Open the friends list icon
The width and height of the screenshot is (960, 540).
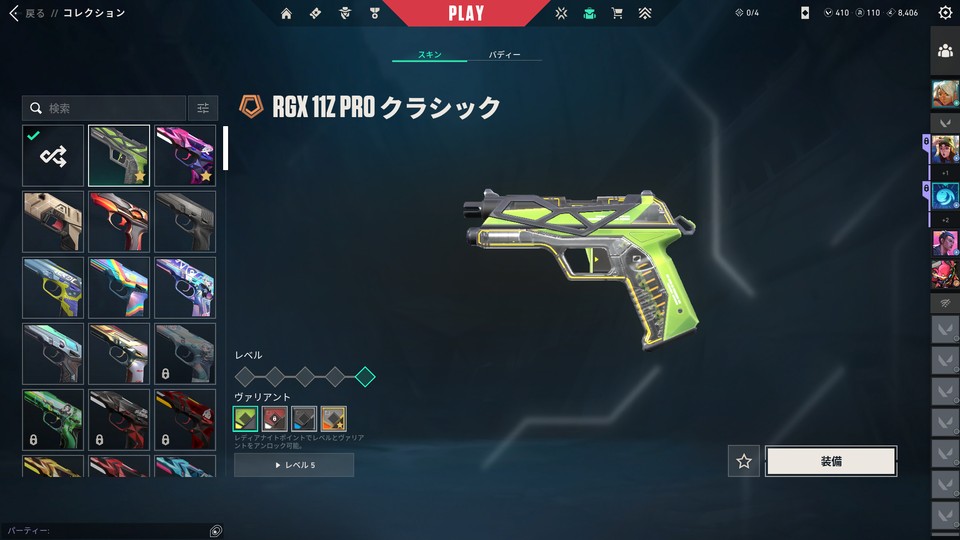[x=945, y=51]
